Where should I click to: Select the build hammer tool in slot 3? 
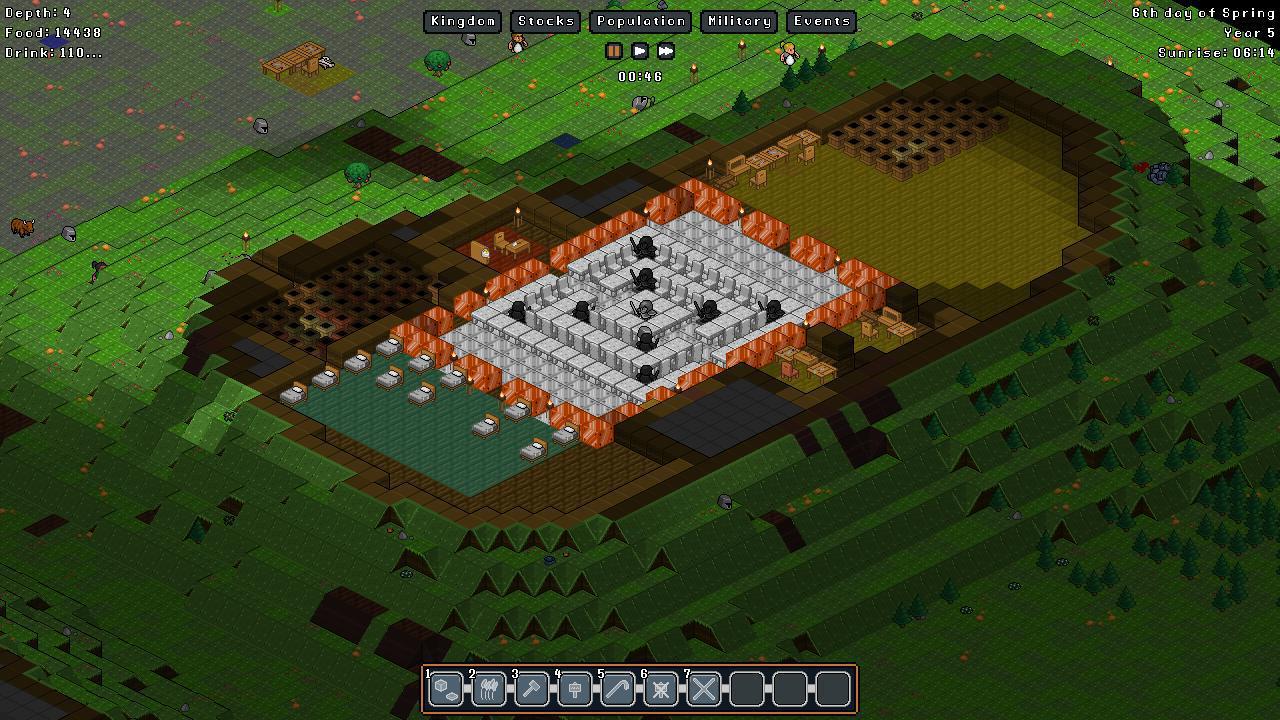point(531,688)
